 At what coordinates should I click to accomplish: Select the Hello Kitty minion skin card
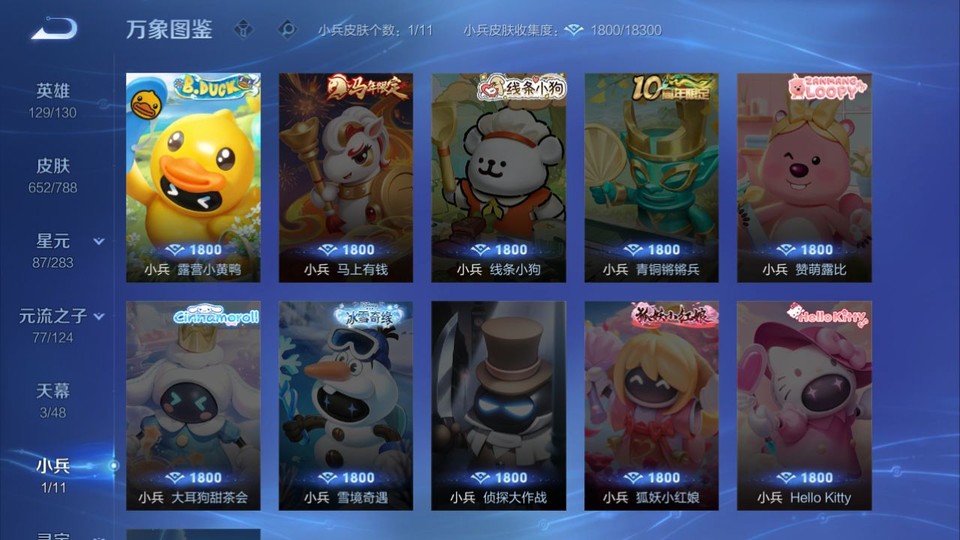804,404
